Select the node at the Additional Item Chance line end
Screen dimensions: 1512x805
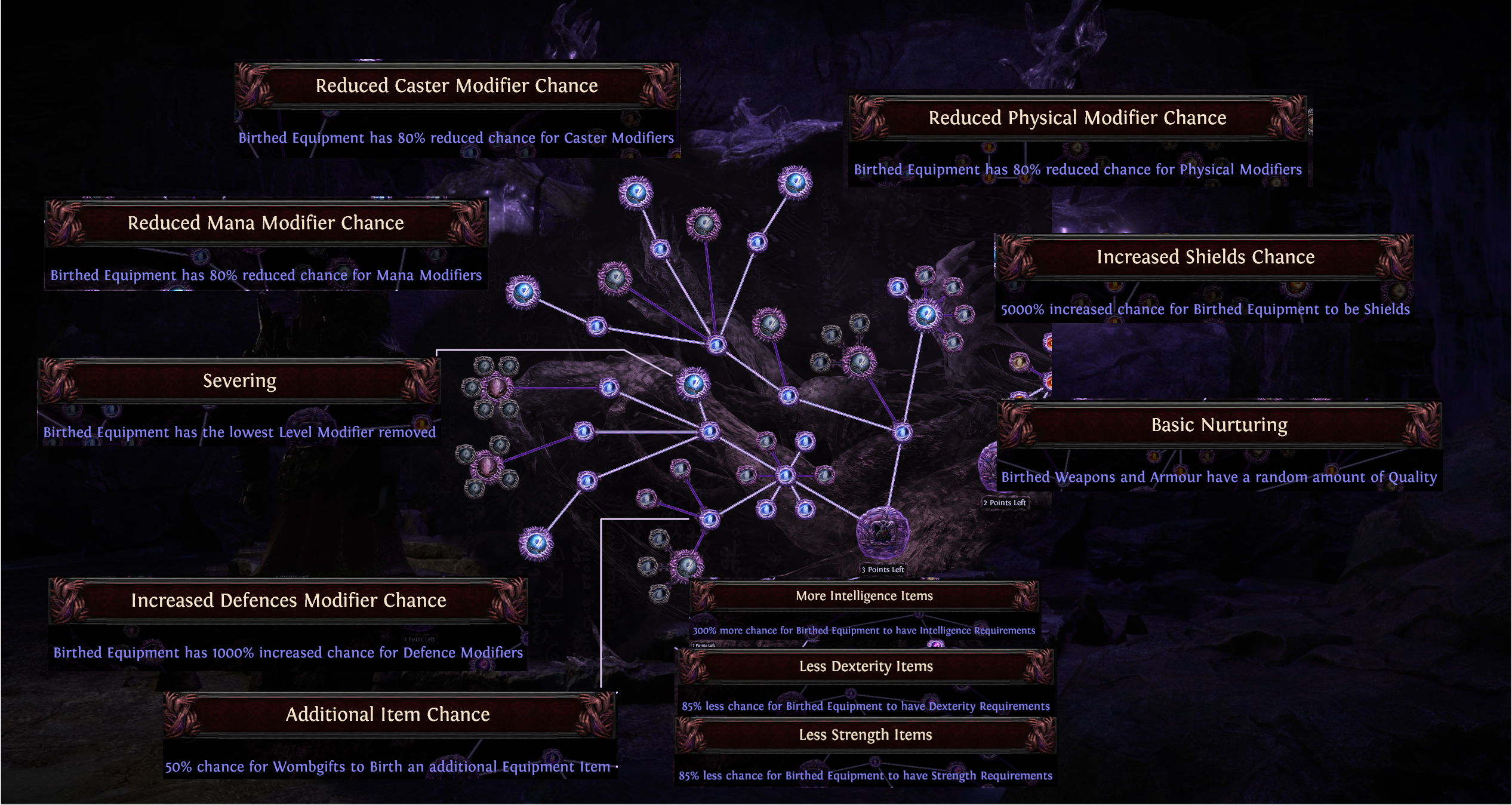tap(709, 519)
